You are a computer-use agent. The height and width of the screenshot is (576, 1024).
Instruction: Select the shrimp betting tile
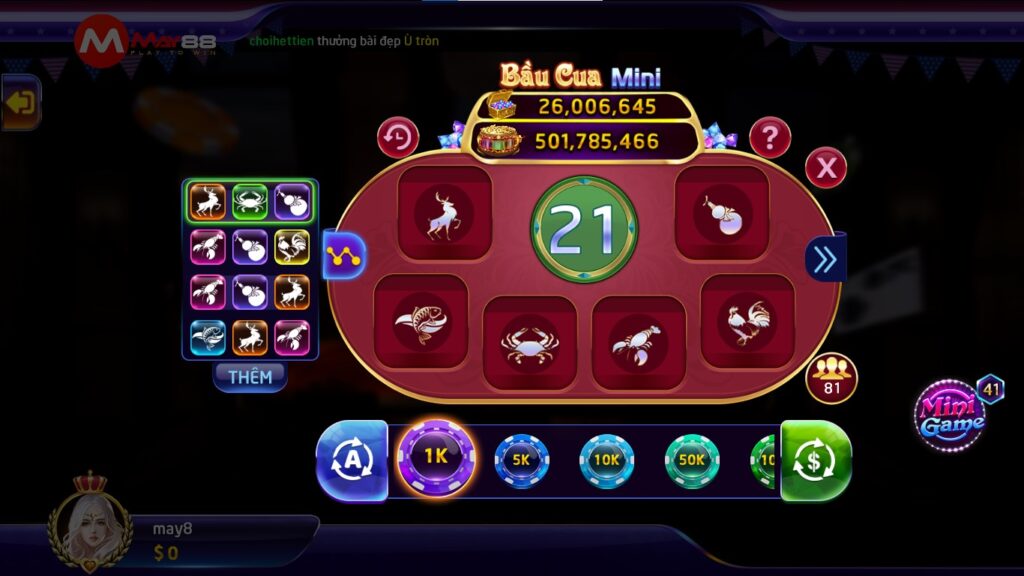click(x=638, y=343)
